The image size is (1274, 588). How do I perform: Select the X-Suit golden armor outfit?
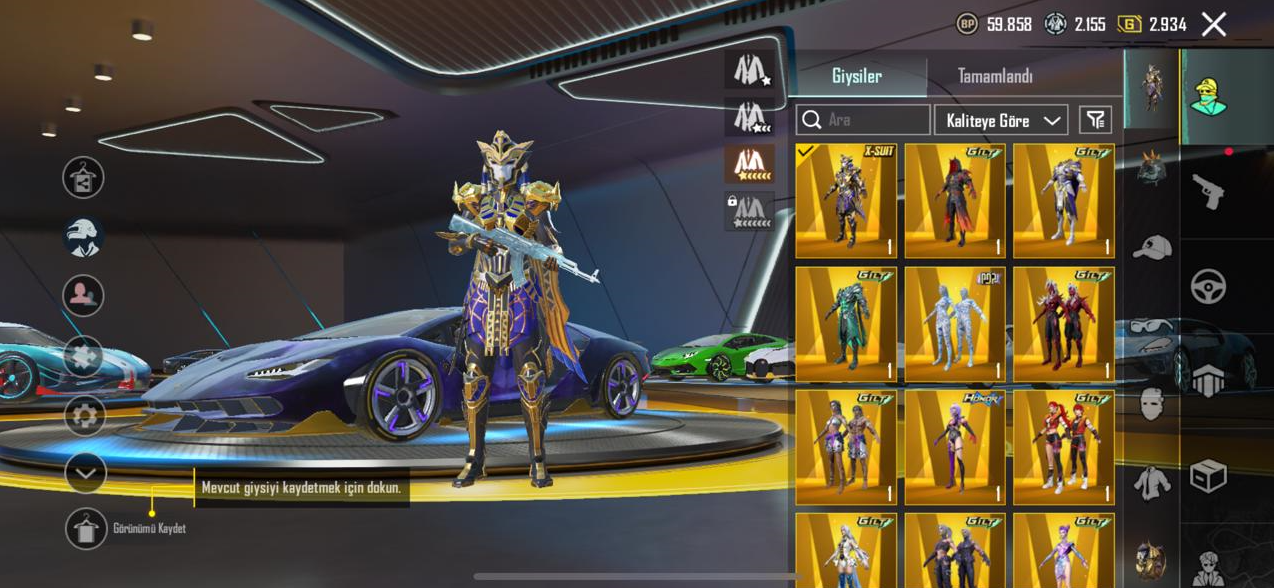click(x=846, y=201)
